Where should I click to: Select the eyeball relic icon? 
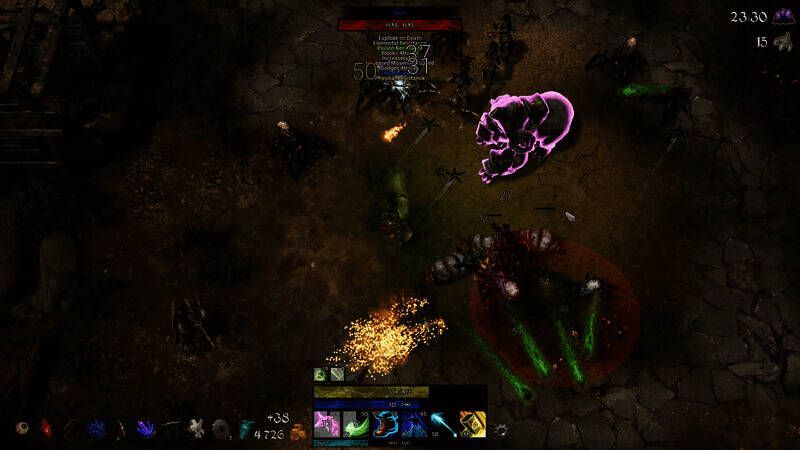(x=21, y=428)
